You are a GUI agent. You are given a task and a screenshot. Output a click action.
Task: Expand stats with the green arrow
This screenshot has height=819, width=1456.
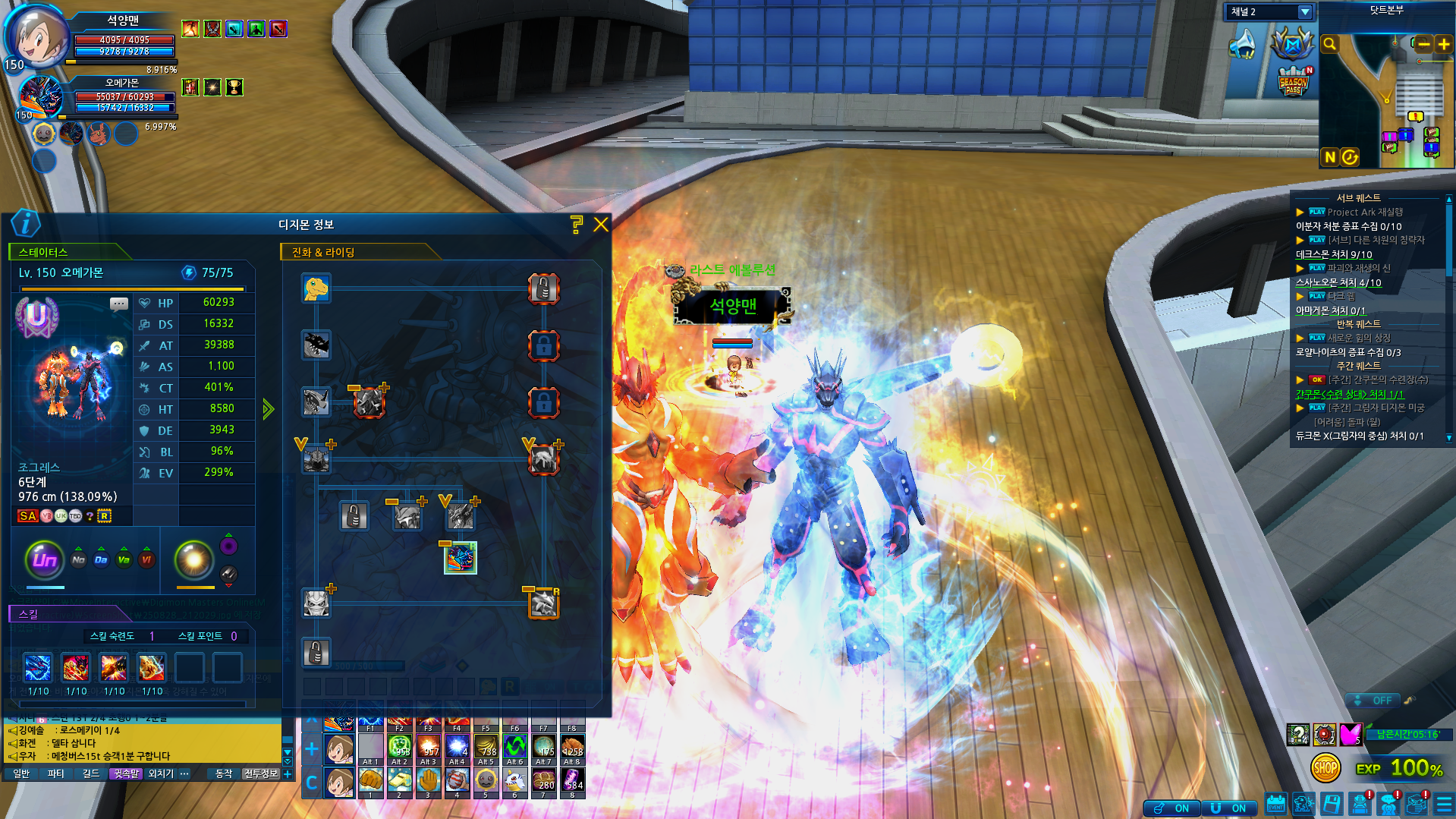coord(268,410)
